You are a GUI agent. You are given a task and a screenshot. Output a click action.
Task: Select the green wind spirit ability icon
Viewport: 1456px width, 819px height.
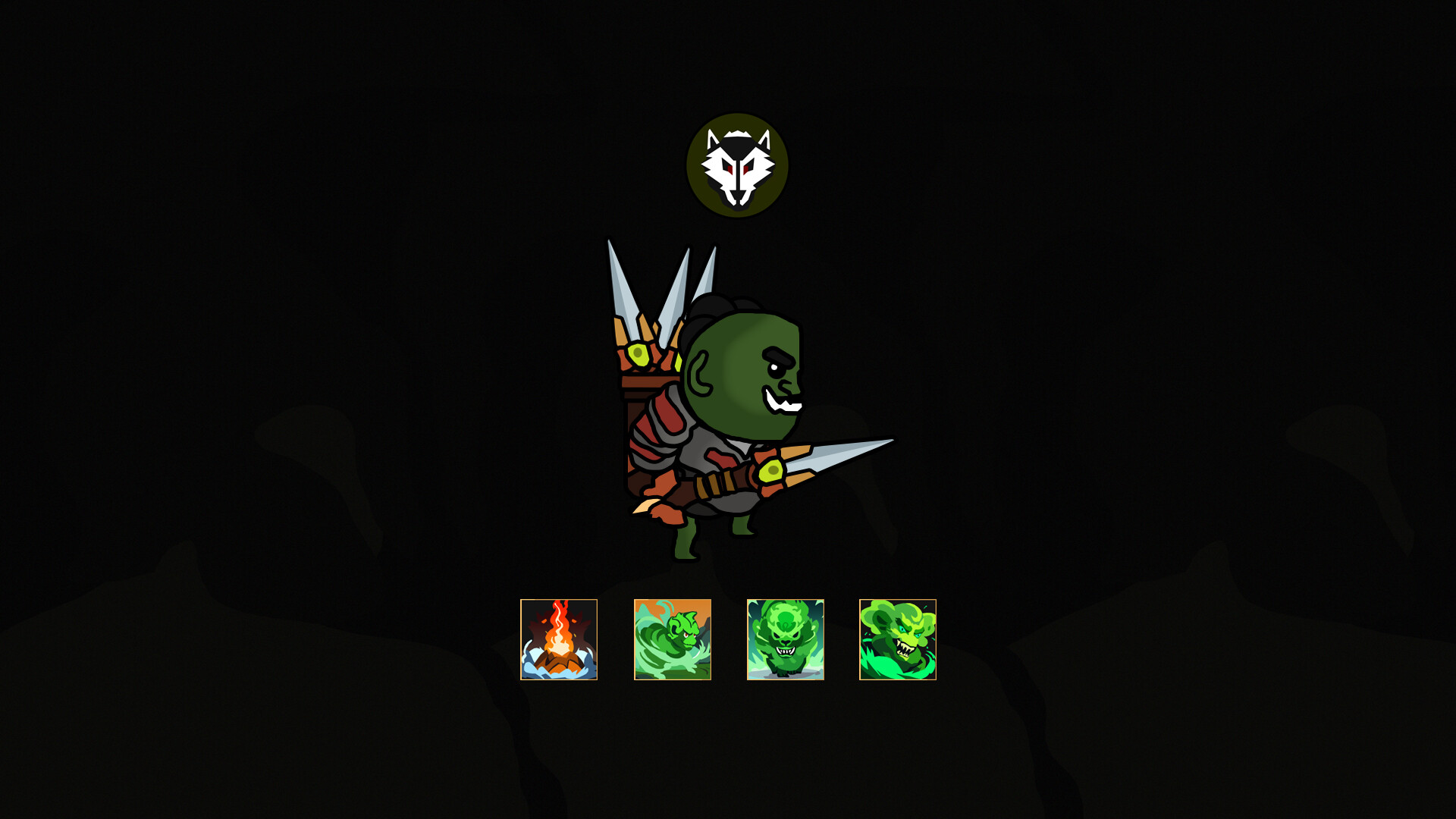[x=672, y=641]
